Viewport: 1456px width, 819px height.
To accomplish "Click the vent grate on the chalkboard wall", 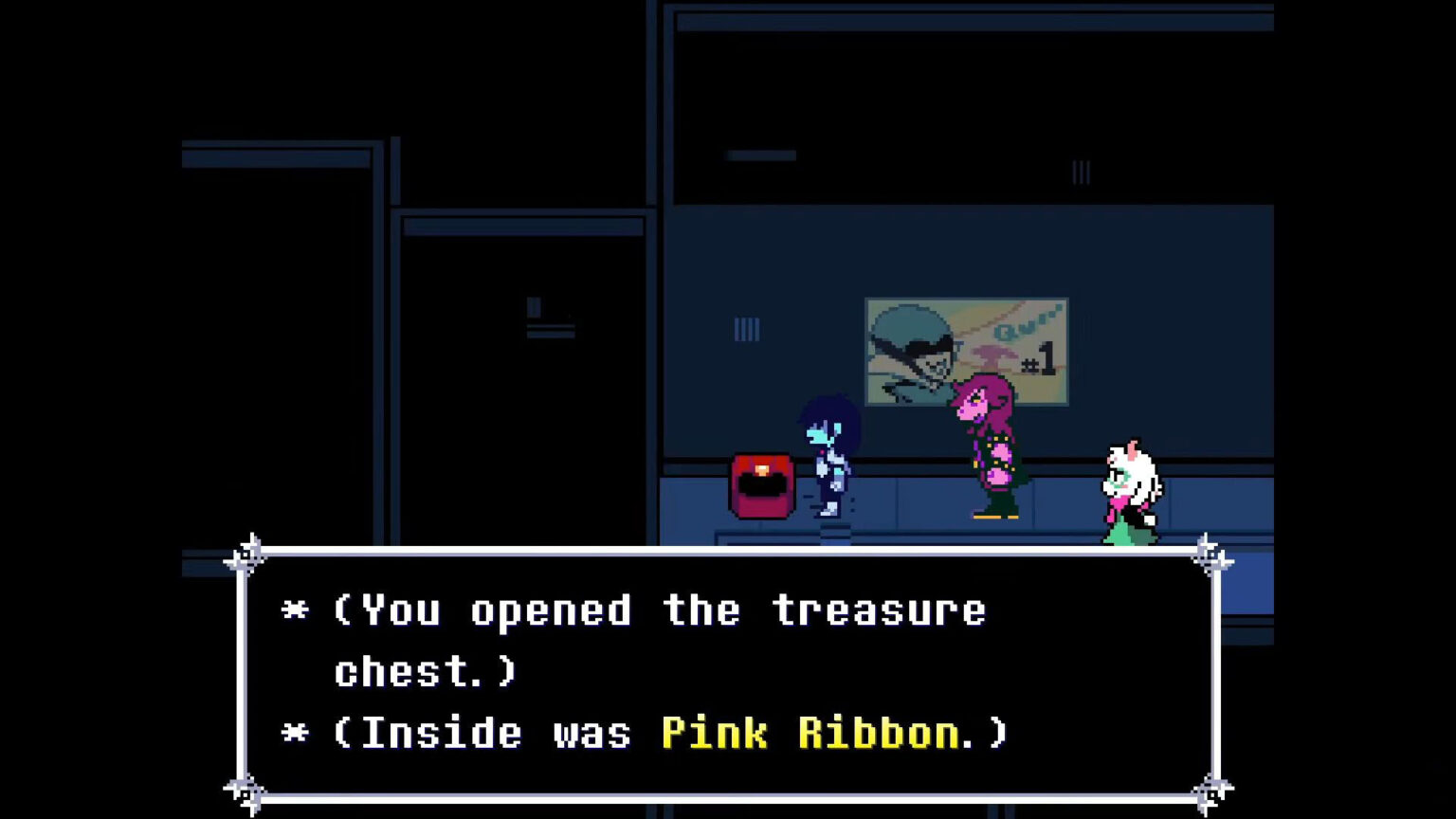I will [x=1081, y=173].
